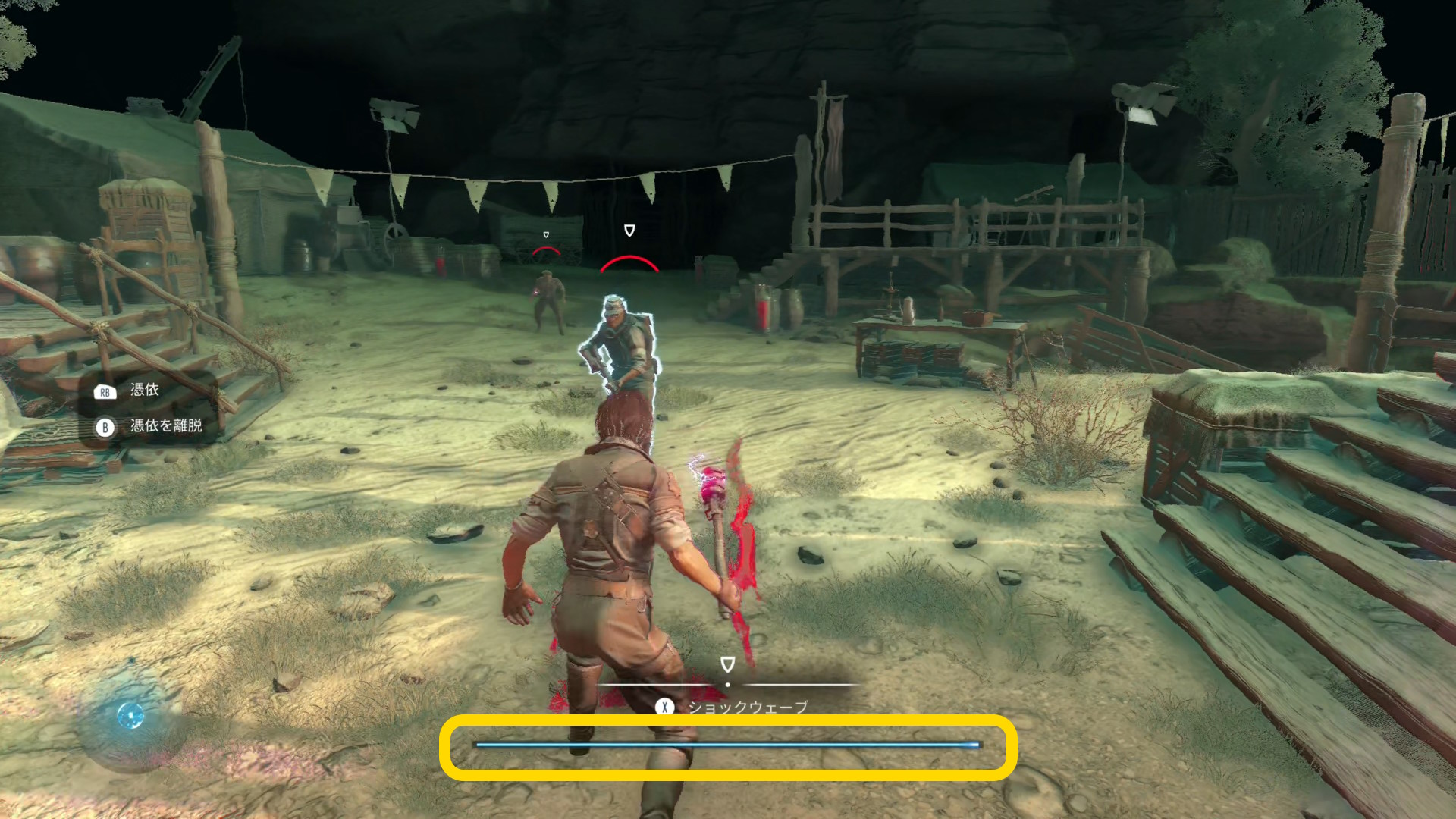This screenshot has width=1456, height=819.
Task: Select the marker above the outlined soldier
Action: [629, 231]
